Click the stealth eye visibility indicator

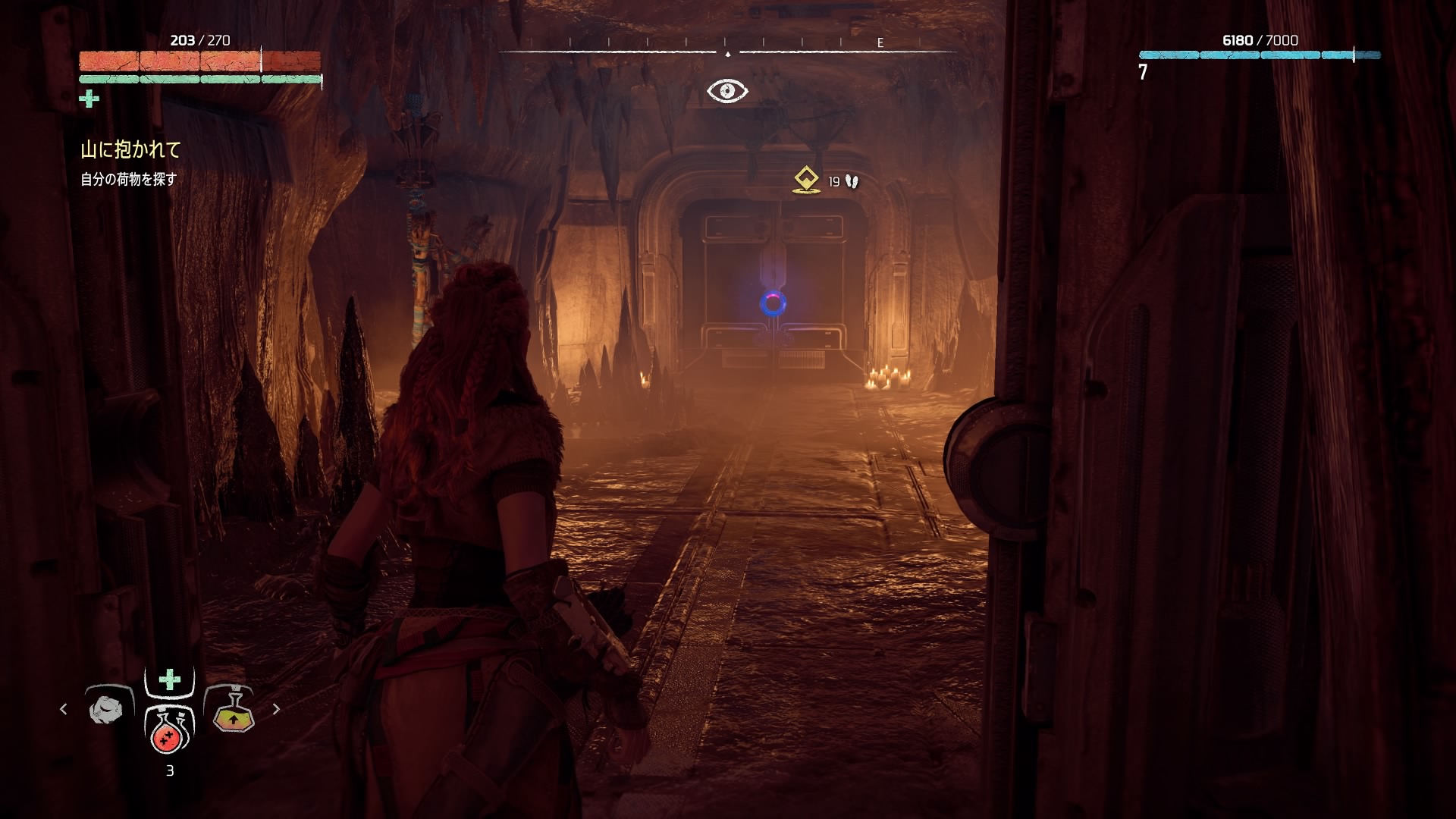727,91
